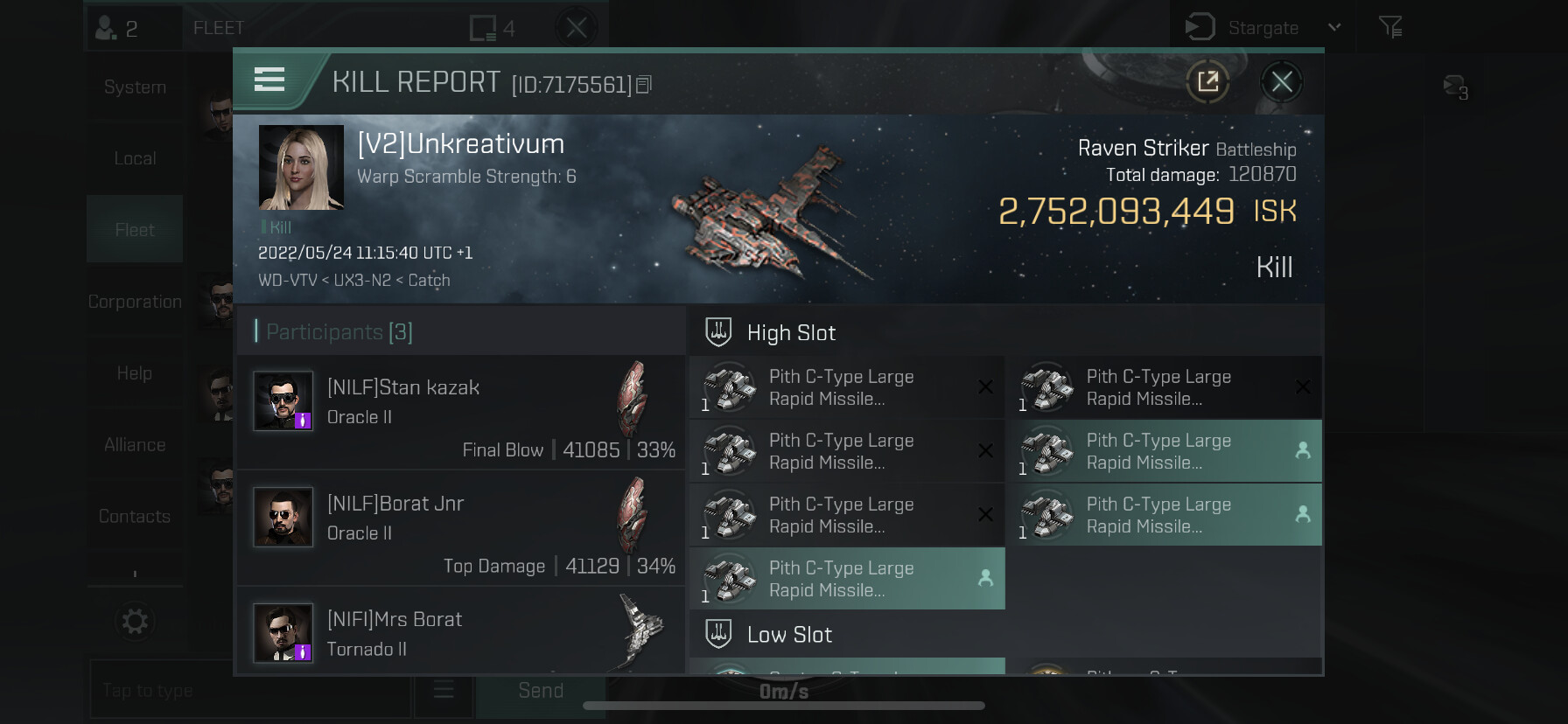The image size is (1568, 724).
Task: Open the Stargate overview dropdown
Action: [x=1333, y=27]
